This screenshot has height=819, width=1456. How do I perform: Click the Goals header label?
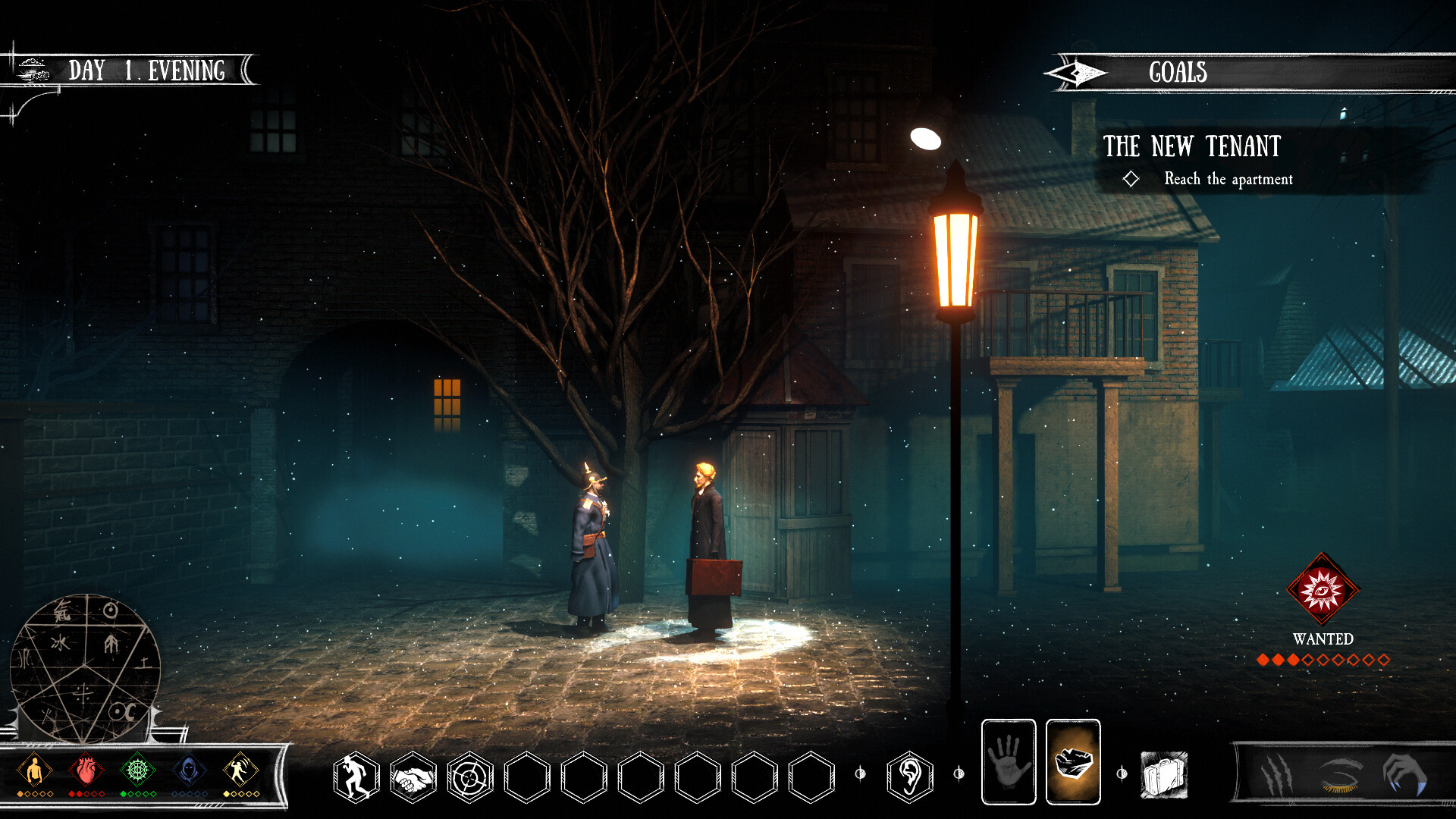tap(1178, 73)
